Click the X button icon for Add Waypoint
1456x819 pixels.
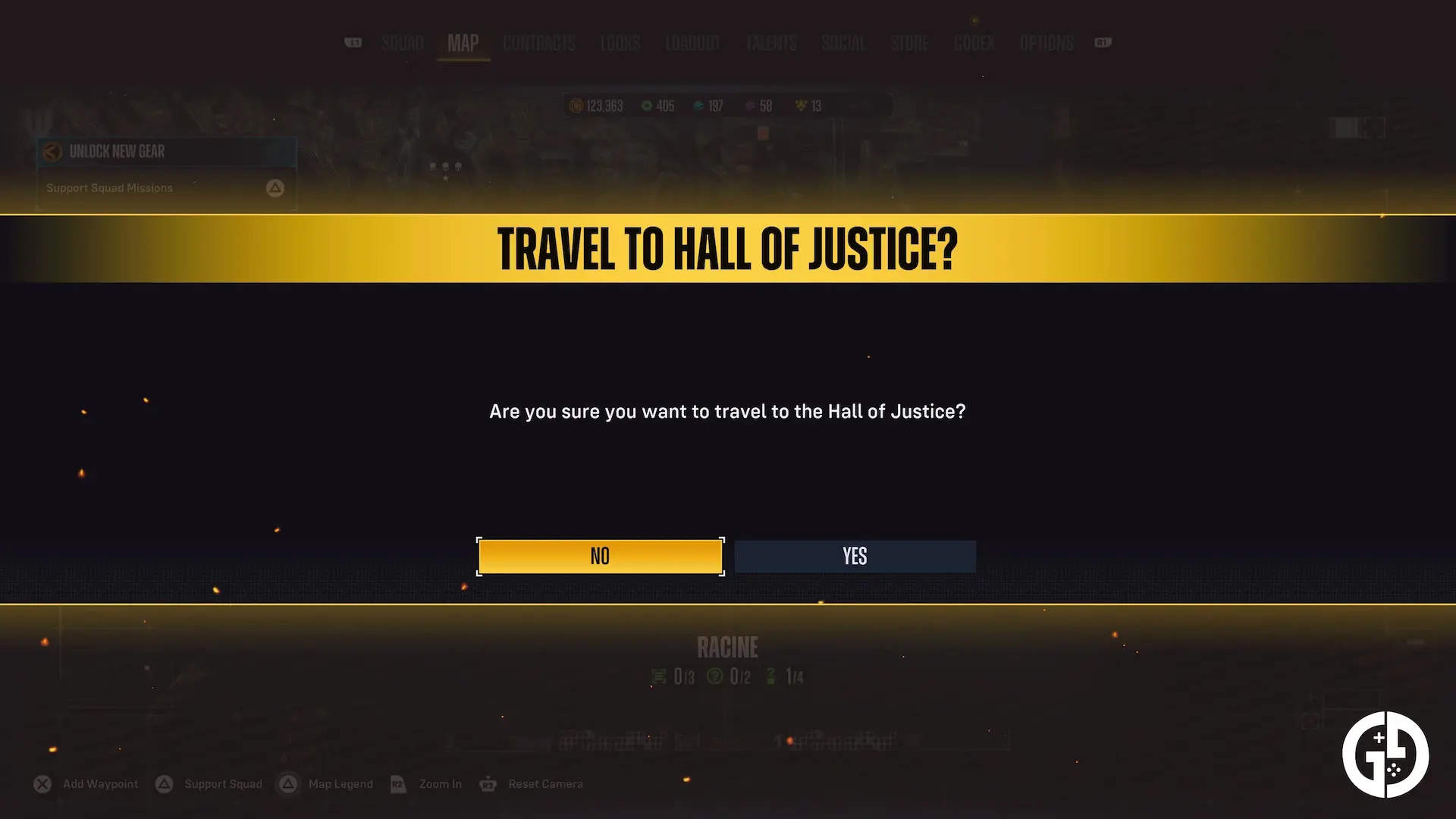(42, 783)
